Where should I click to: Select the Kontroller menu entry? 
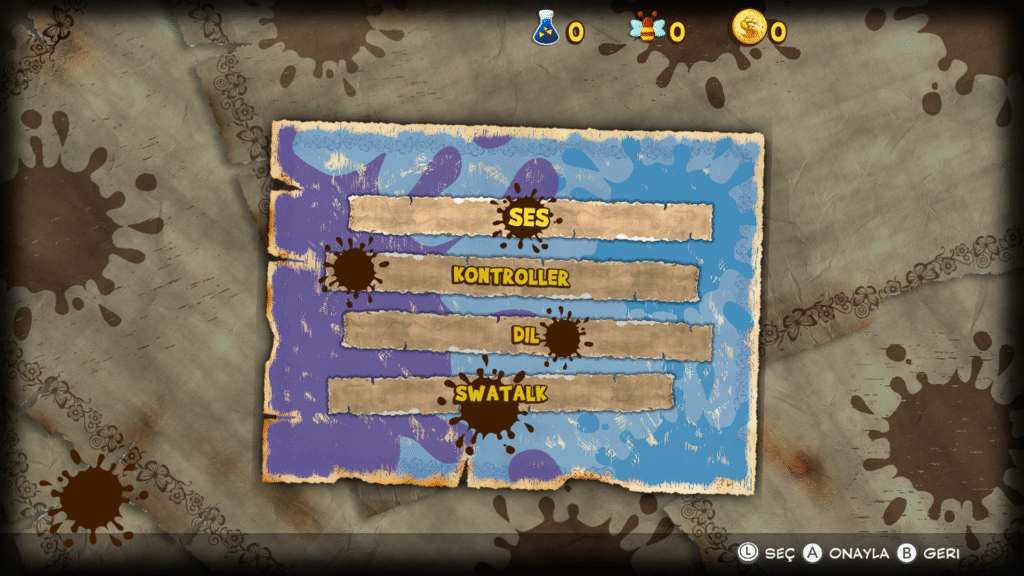coord(511,276)
